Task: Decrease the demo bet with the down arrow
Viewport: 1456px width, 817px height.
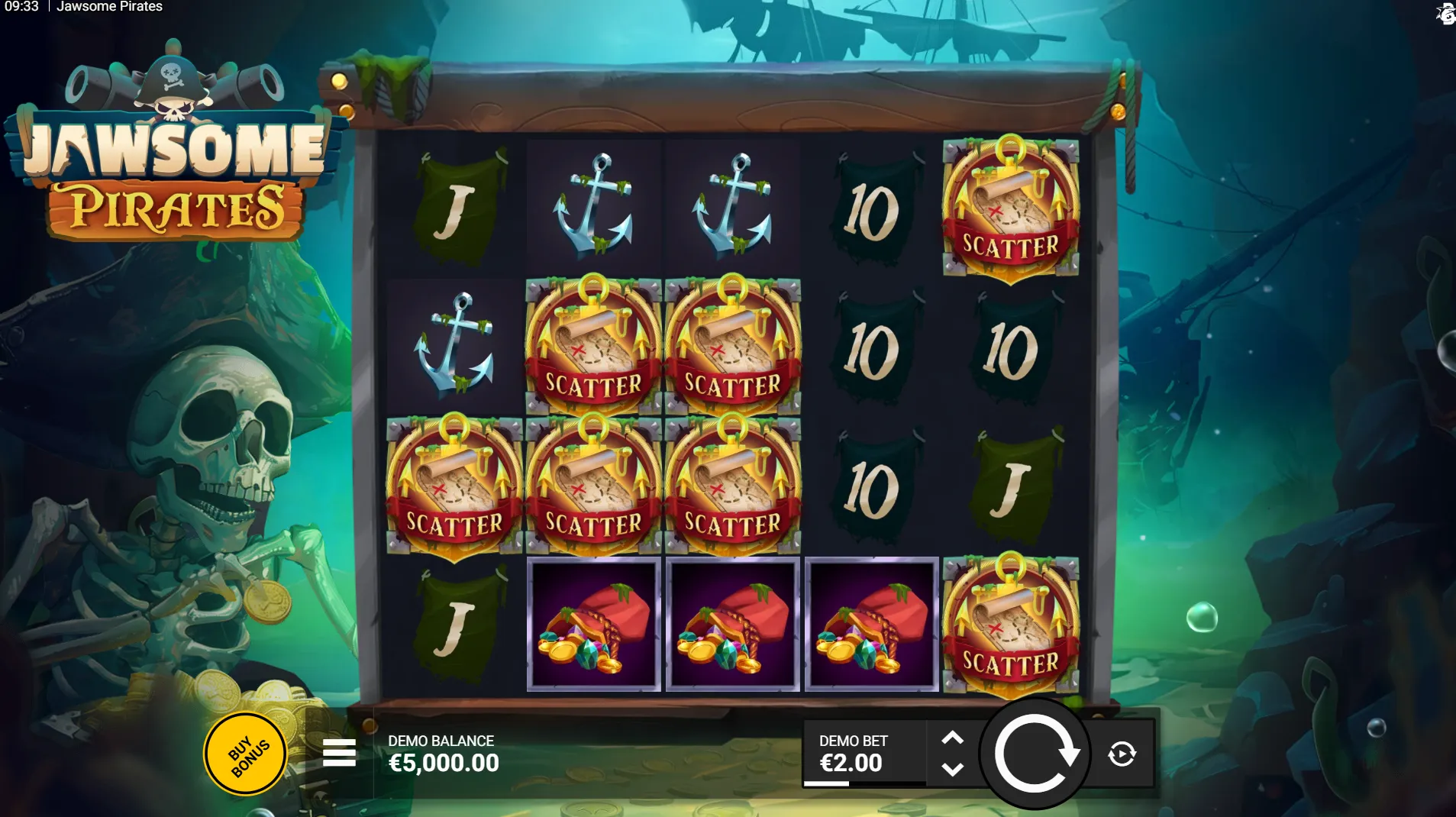Action: coord(952,770)
